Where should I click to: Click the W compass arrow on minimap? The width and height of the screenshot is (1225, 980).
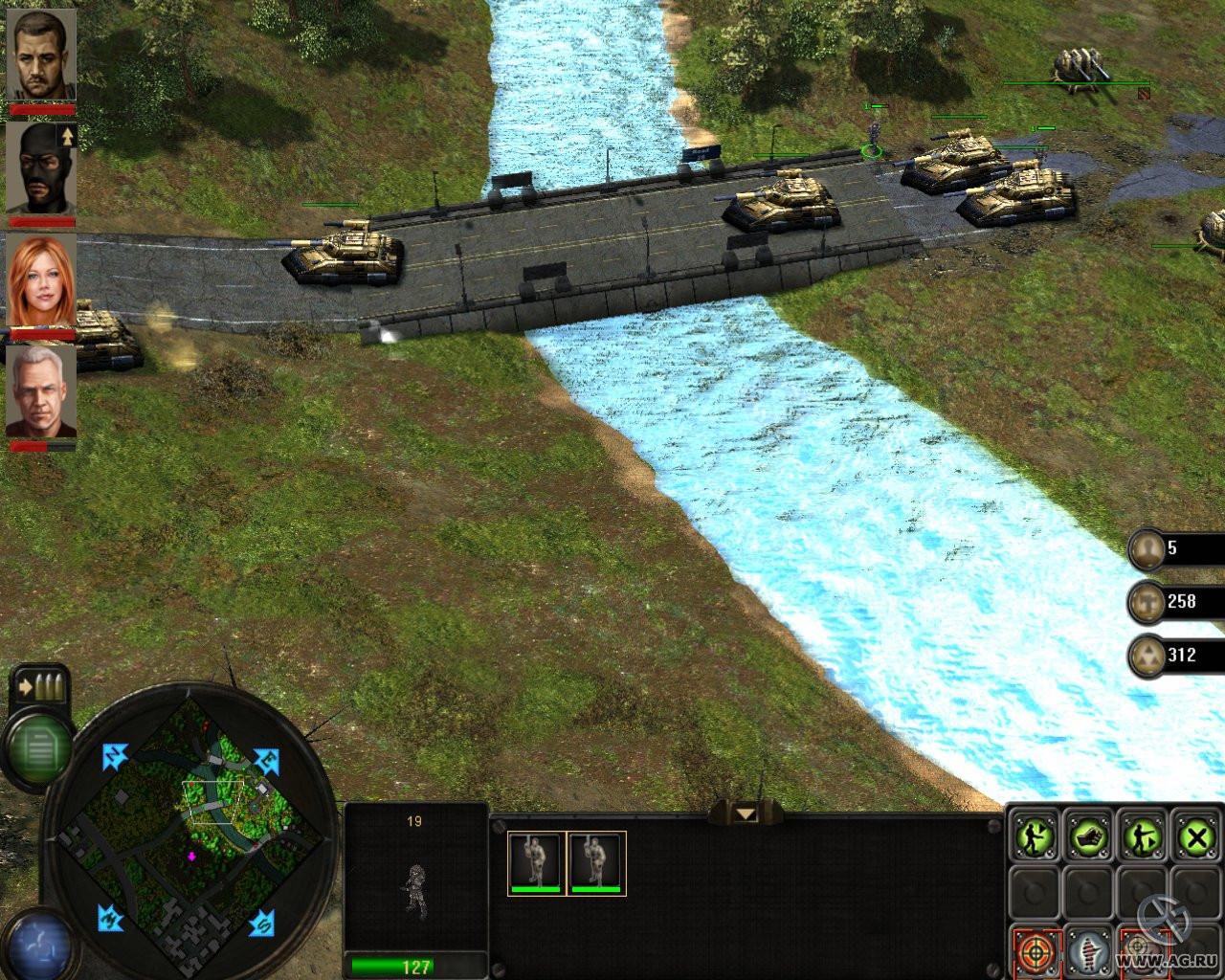click(x=111, y=918)
